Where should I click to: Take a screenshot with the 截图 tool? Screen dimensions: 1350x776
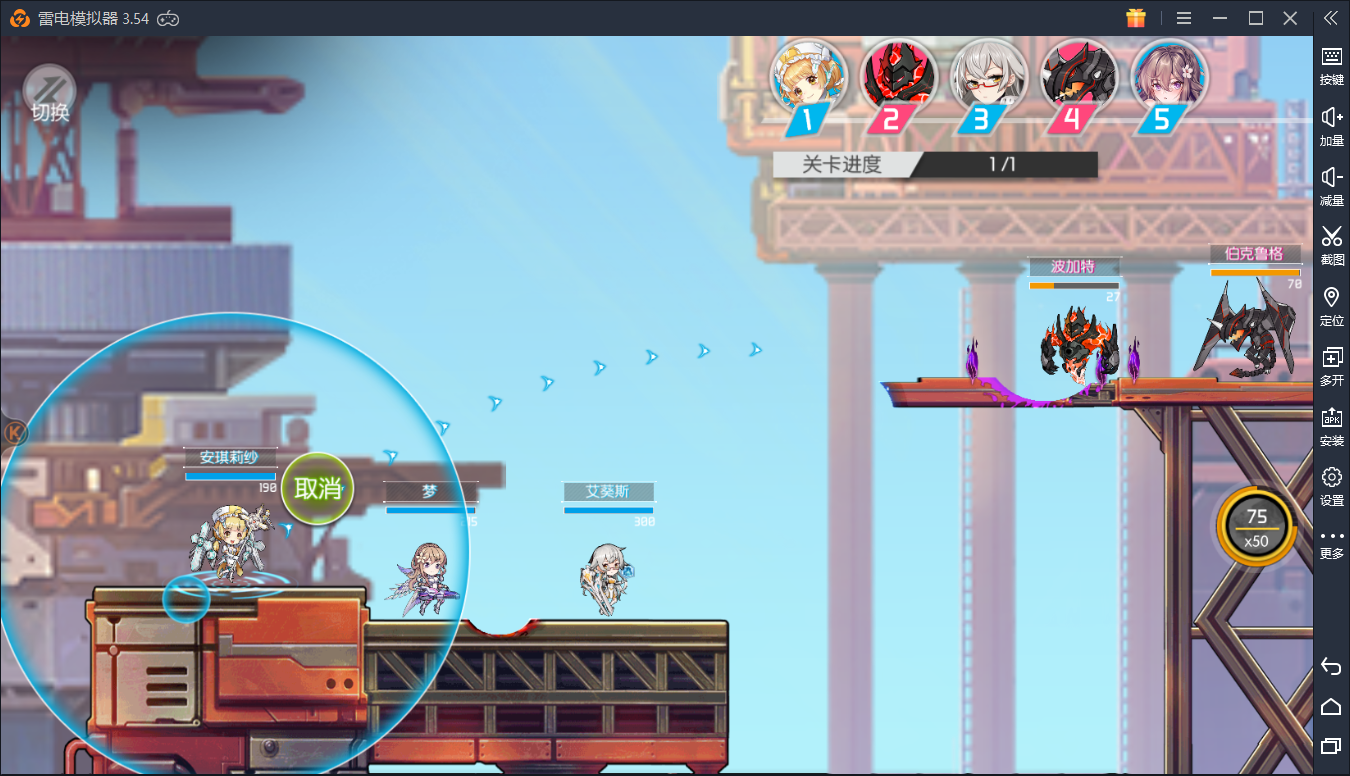click(x=1331, y=244)
